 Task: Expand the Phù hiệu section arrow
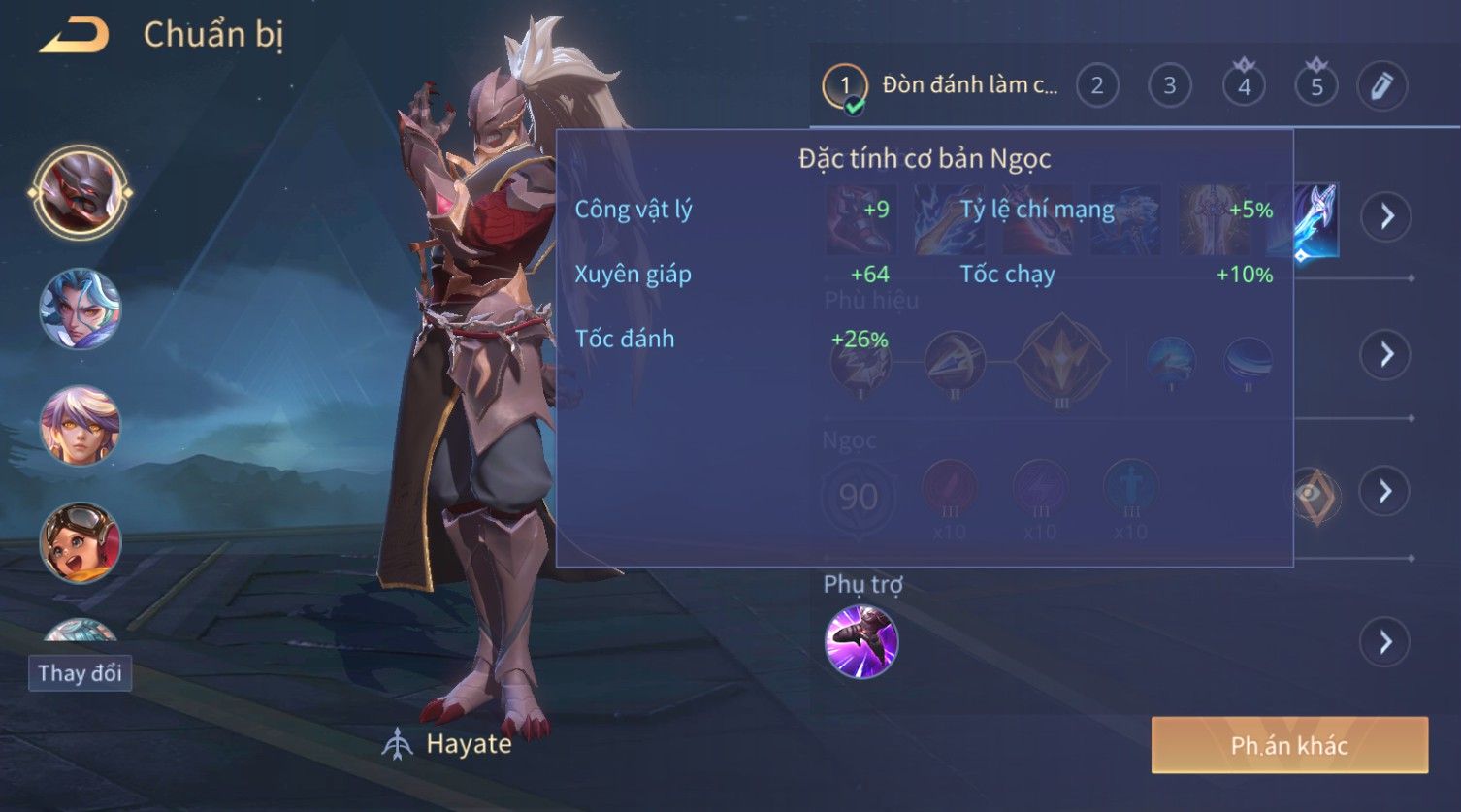tap(1385, 354)
